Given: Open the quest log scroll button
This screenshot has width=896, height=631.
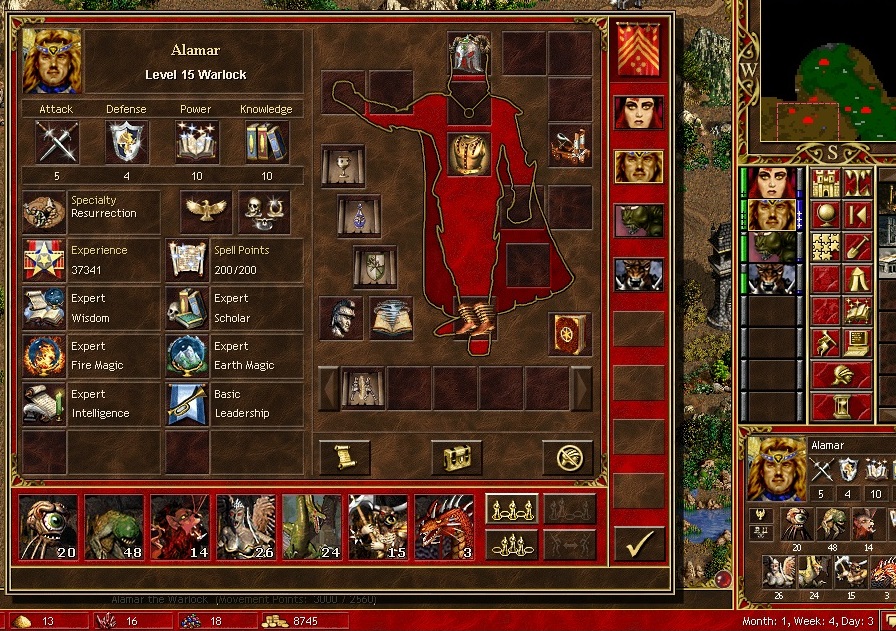Looking at the screenshot, I should coord(343,457).
